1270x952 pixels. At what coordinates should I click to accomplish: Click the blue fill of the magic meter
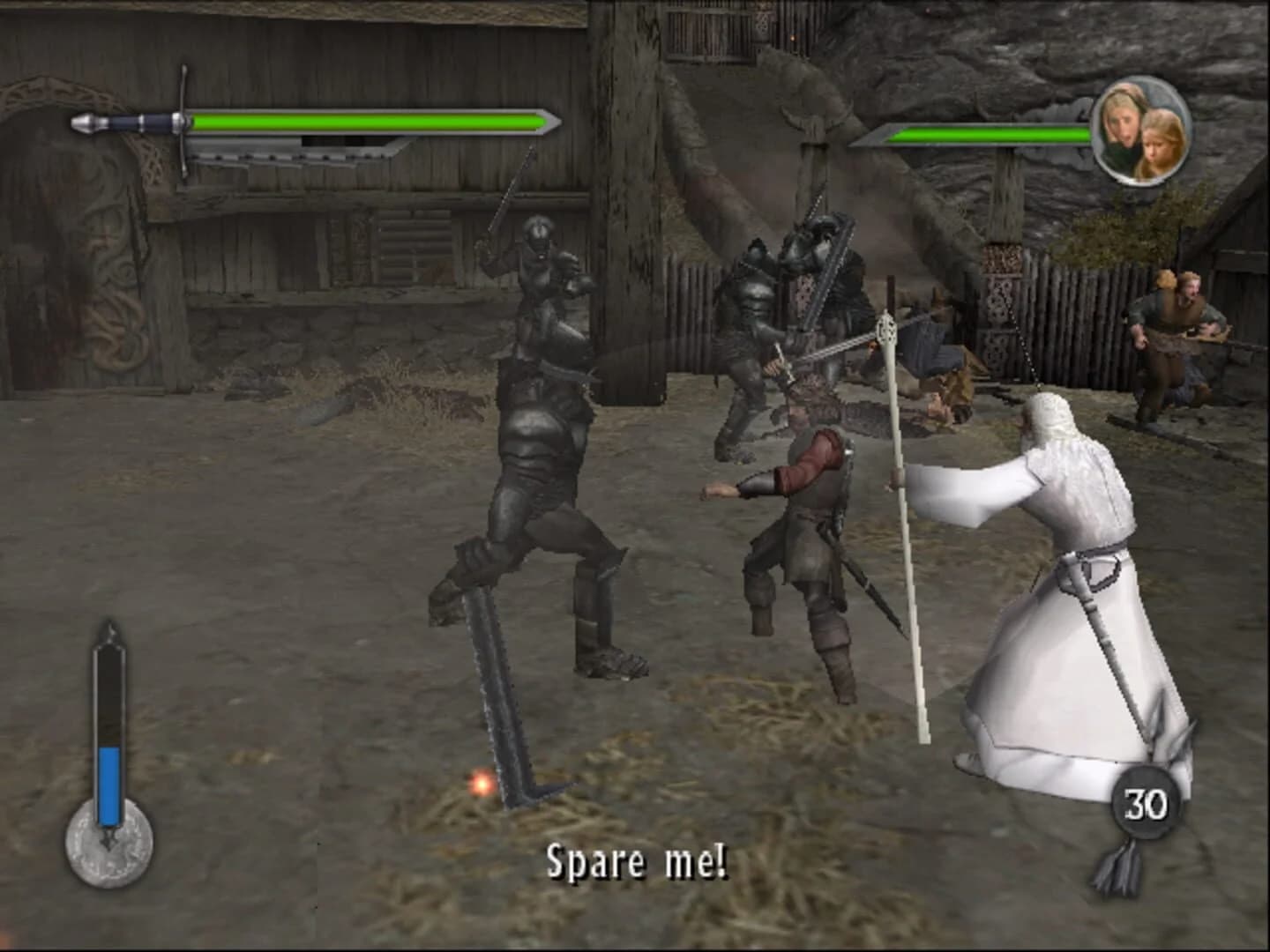pos(108,785)
